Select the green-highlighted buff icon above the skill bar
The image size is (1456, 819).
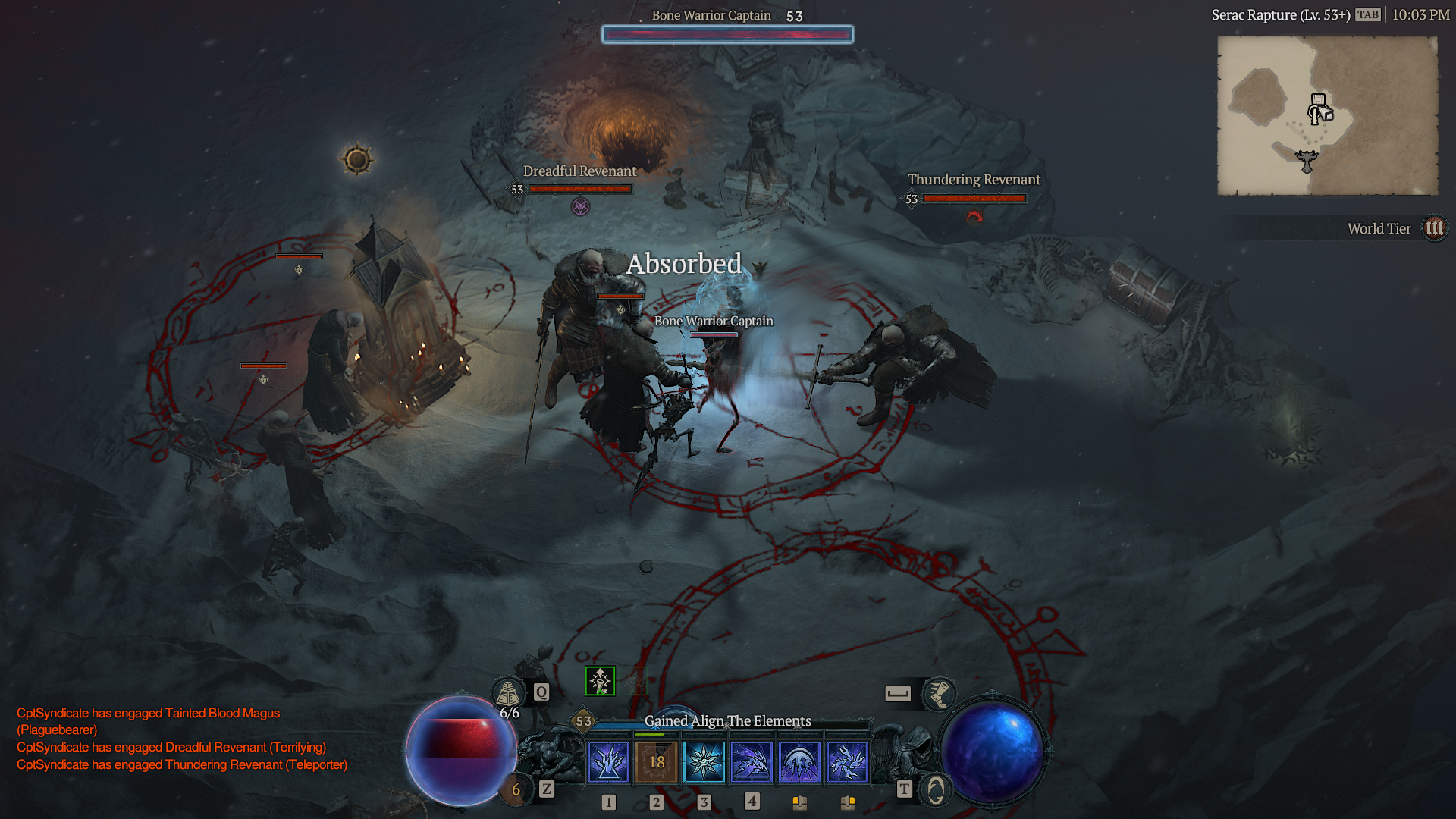[x=599, y=680]
